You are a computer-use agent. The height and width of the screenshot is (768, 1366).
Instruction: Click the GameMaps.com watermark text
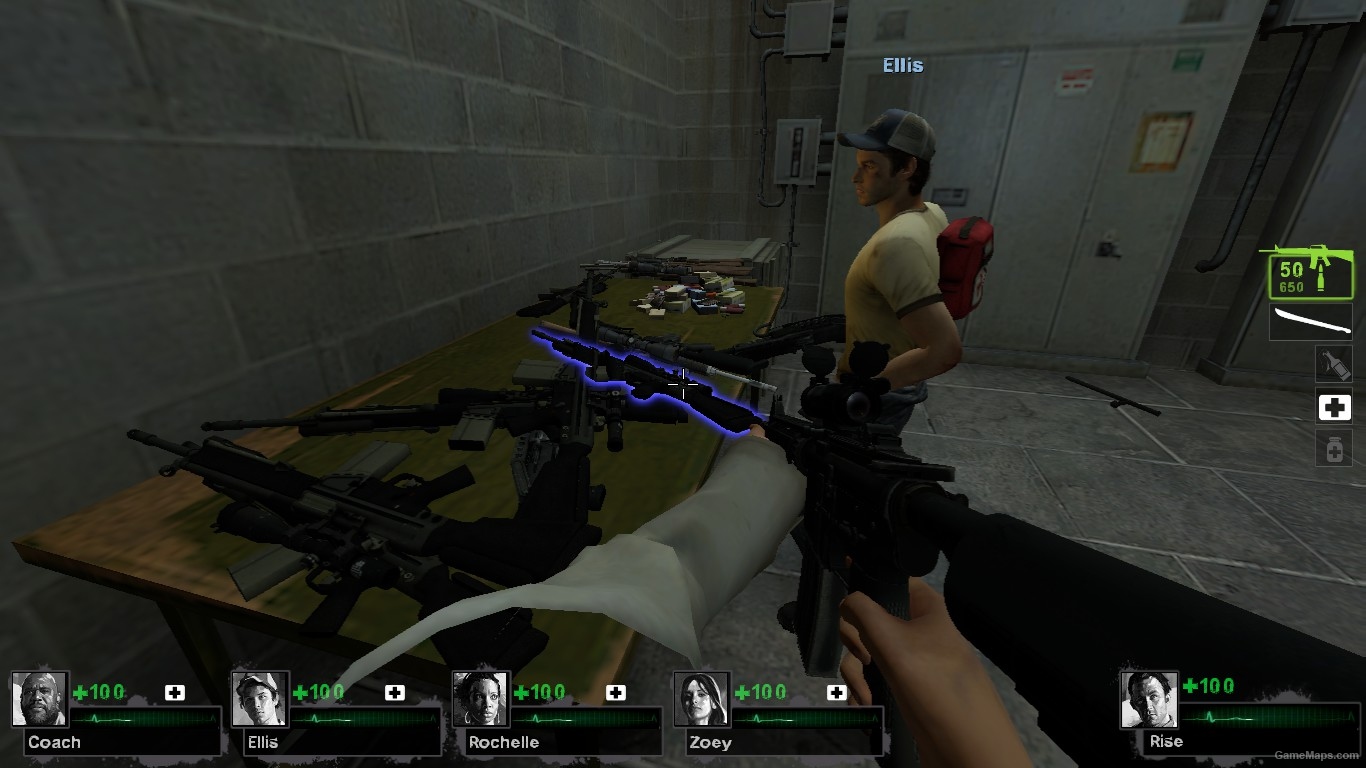pyautogui.click(x=1317, y=755)
